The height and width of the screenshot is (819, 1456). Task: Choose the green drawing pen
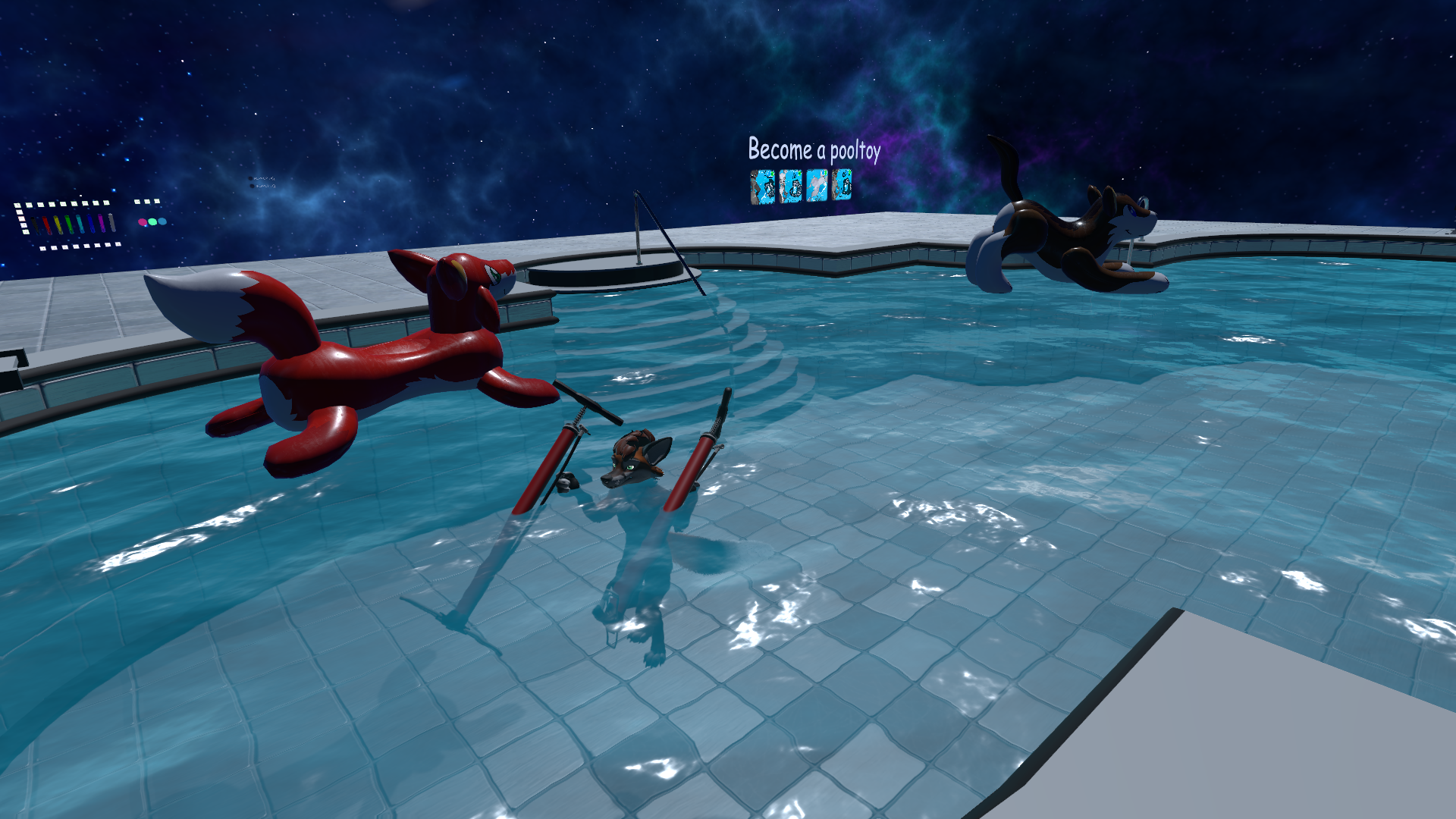(x=69, y=224)
